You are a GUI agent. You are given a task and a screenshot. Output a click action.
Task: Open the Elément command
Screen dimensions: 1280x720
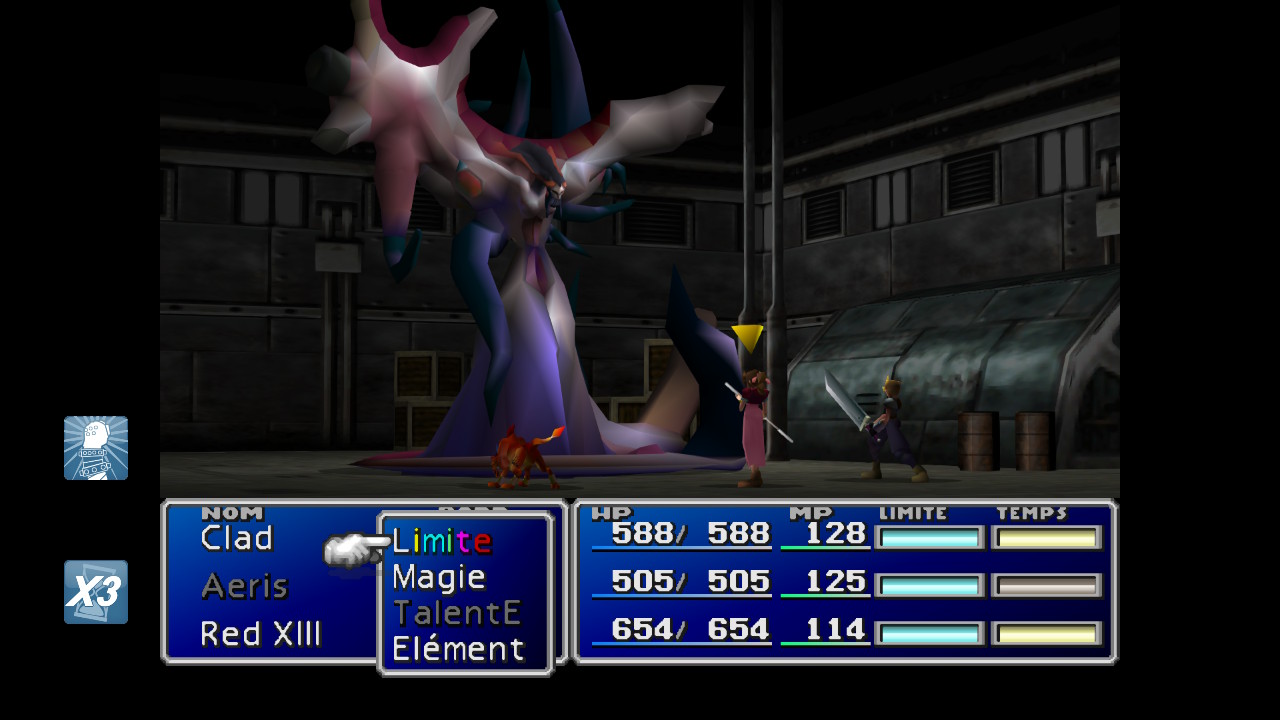pyautogui.click(x=458, y=649)
